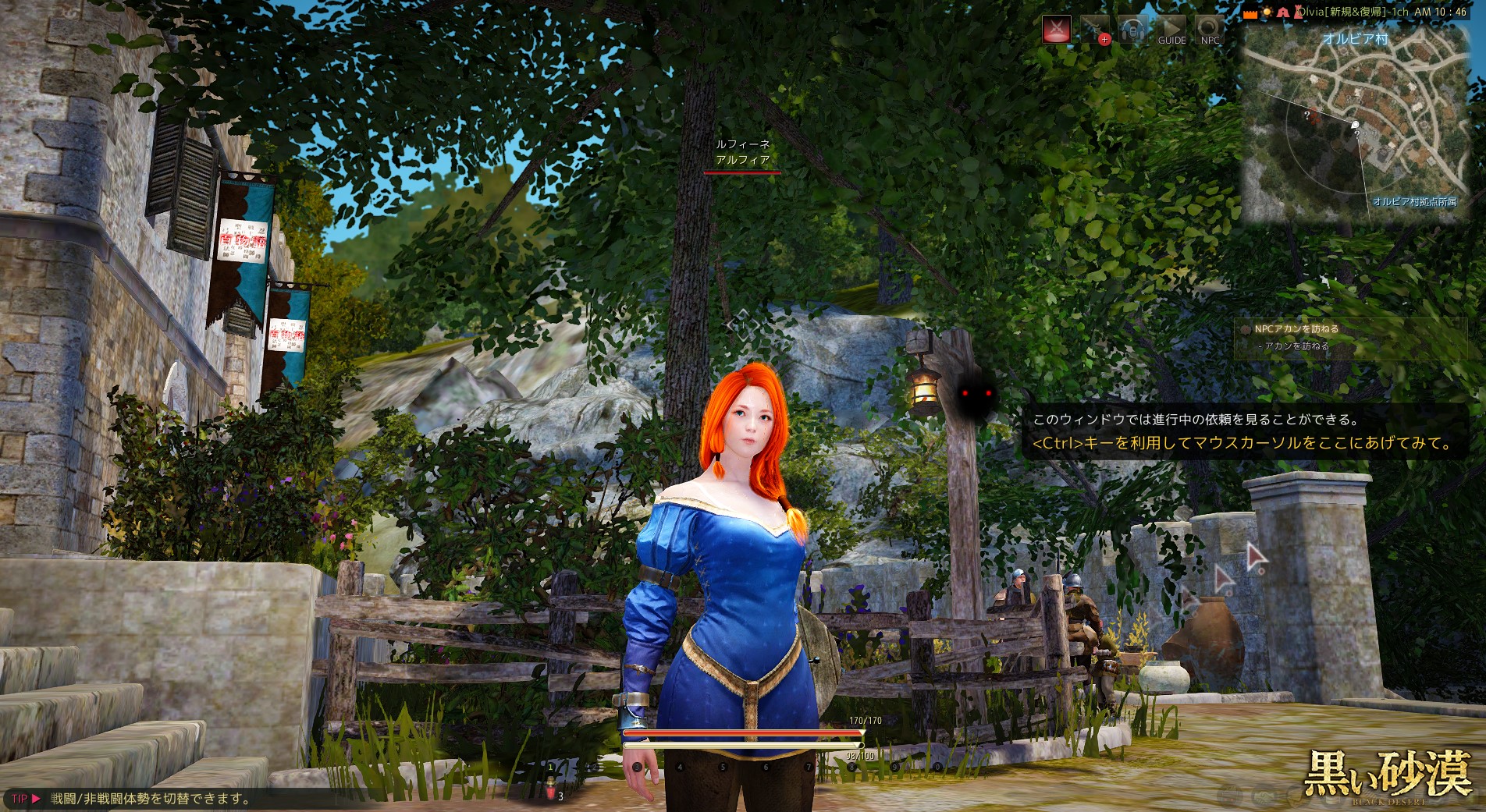Open the weapon icon with red plus
Viewport: 1486px width, 812px height.
pos(1095,30)
